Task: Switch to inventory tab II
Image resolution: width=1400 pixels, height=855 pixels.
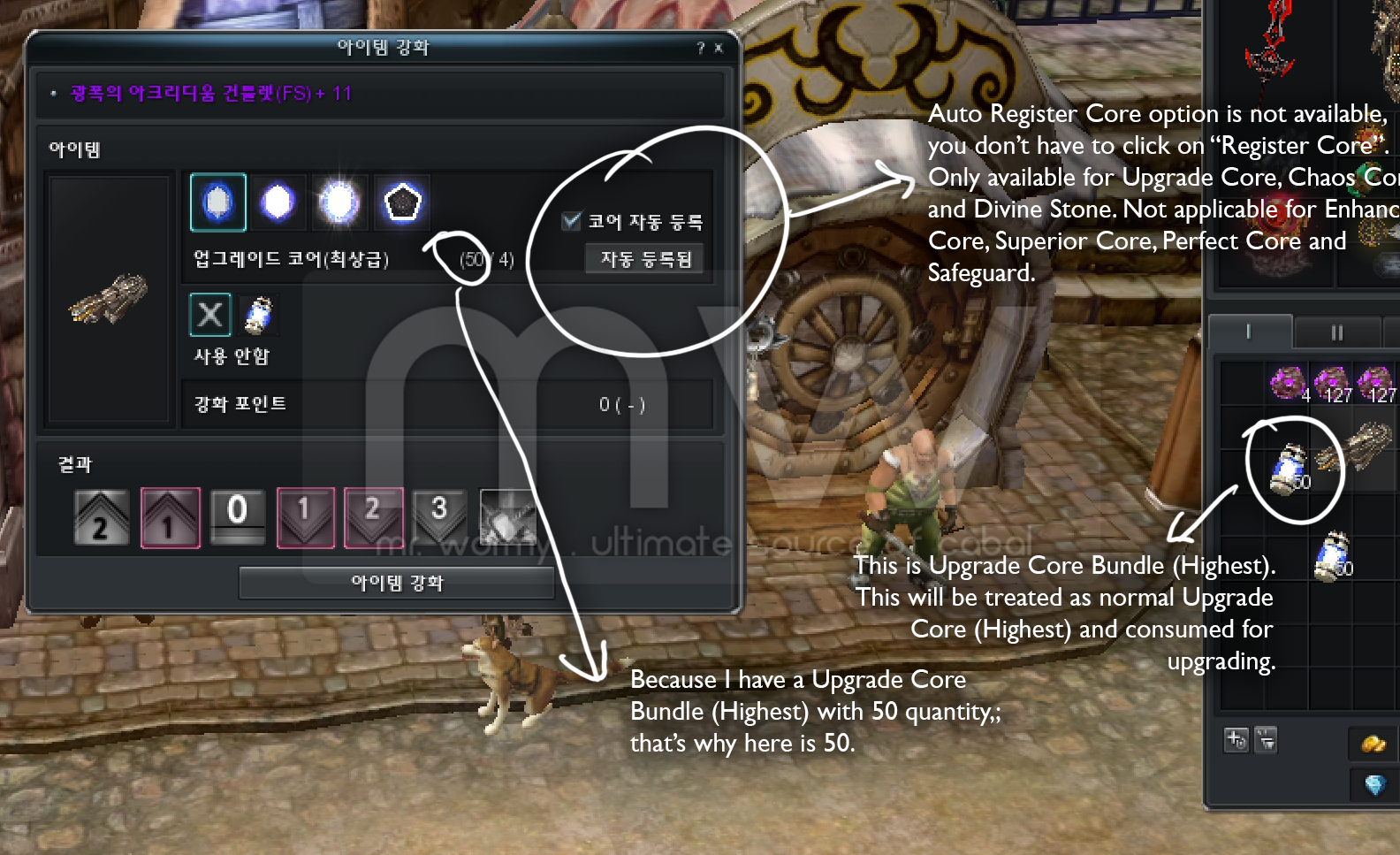Action: (x=1336, y=332)
